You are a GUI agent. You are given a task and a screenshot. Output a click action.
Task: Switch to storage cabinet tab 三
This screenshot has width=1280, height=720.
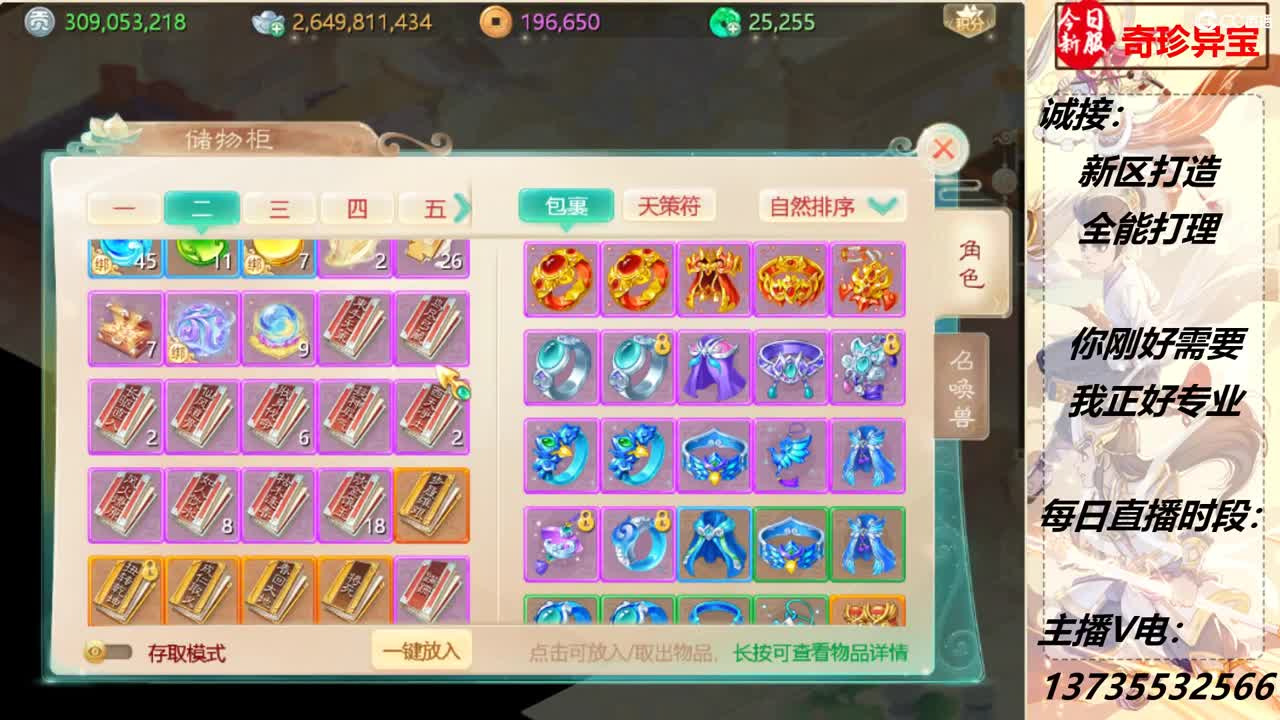[x=281, y=207]
